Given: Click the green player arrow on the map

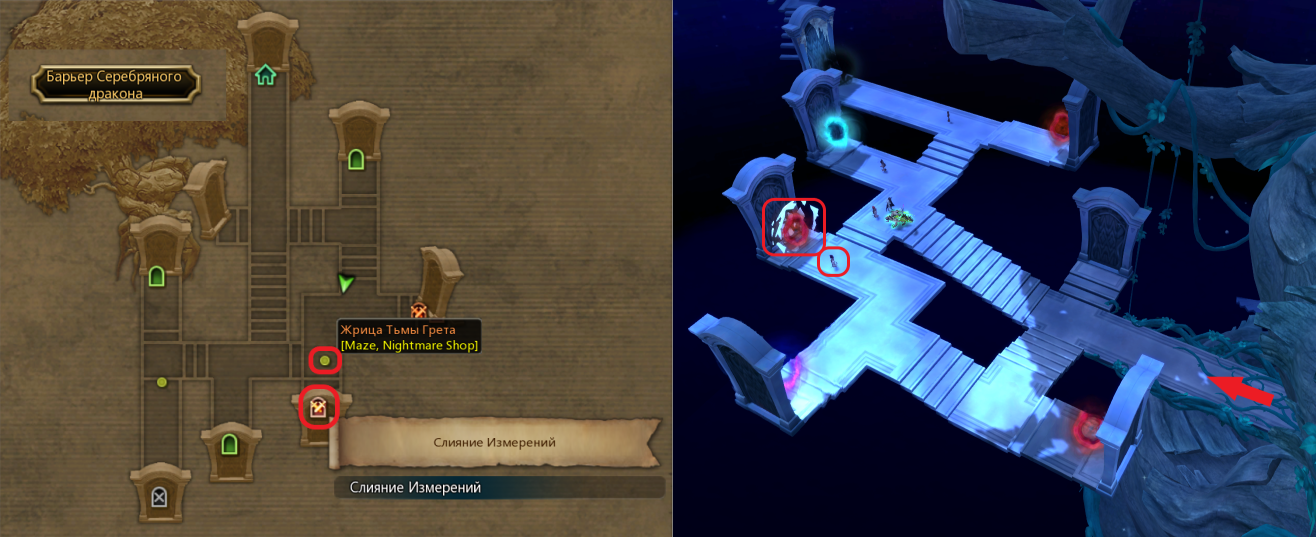Looking at the screenshot, I should pos(346,284).
